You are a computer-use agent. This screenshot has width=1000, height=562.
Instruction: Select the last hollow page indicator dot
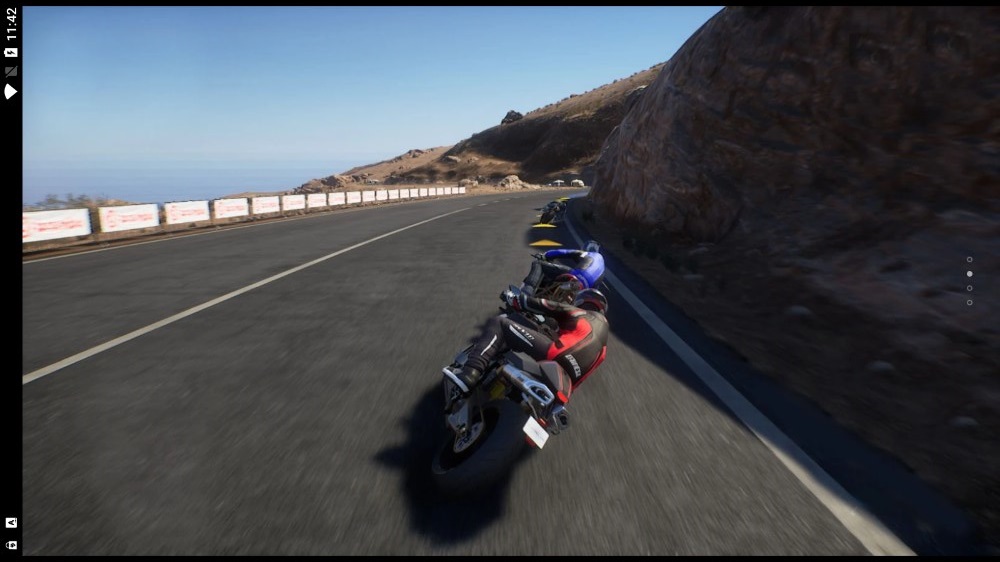coord(969,302)
